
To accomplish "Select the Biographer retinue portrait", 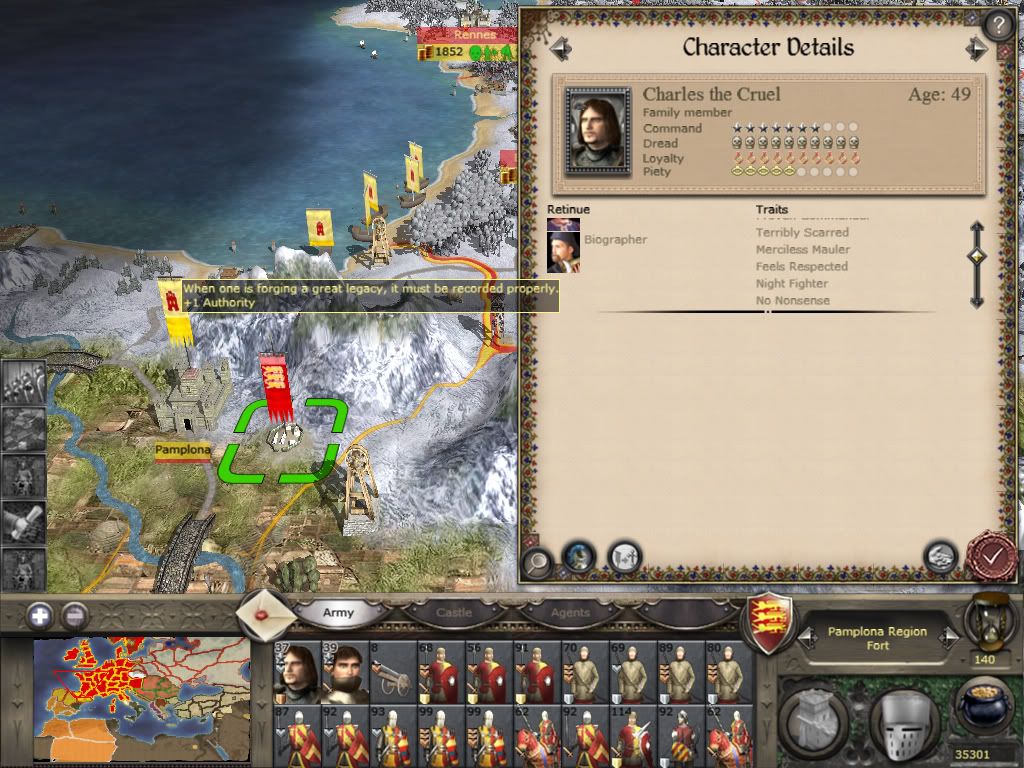I will point(564,251).
